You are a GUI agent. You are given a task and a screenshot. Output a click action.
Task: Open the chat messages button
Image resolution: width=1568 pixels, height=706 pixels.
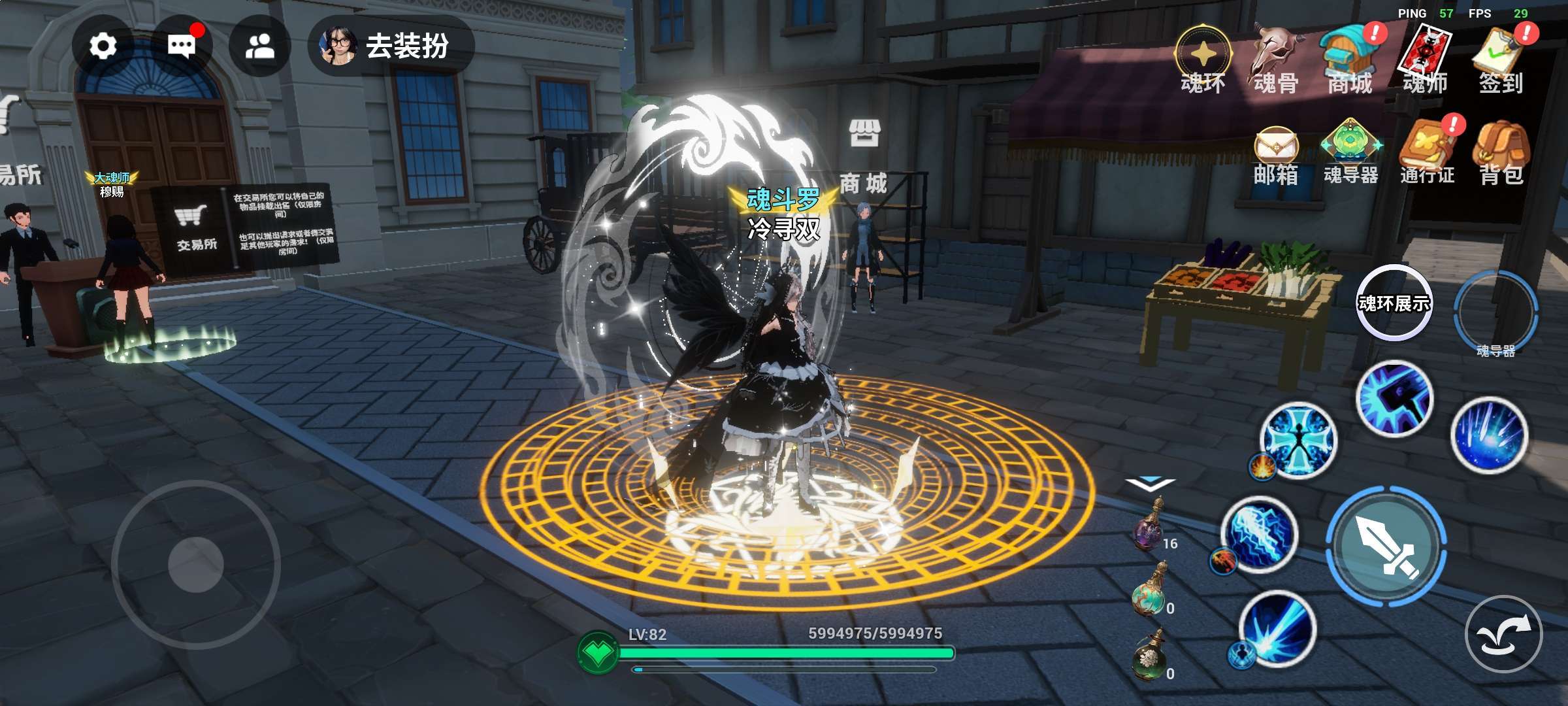click(x=181, y=46)
